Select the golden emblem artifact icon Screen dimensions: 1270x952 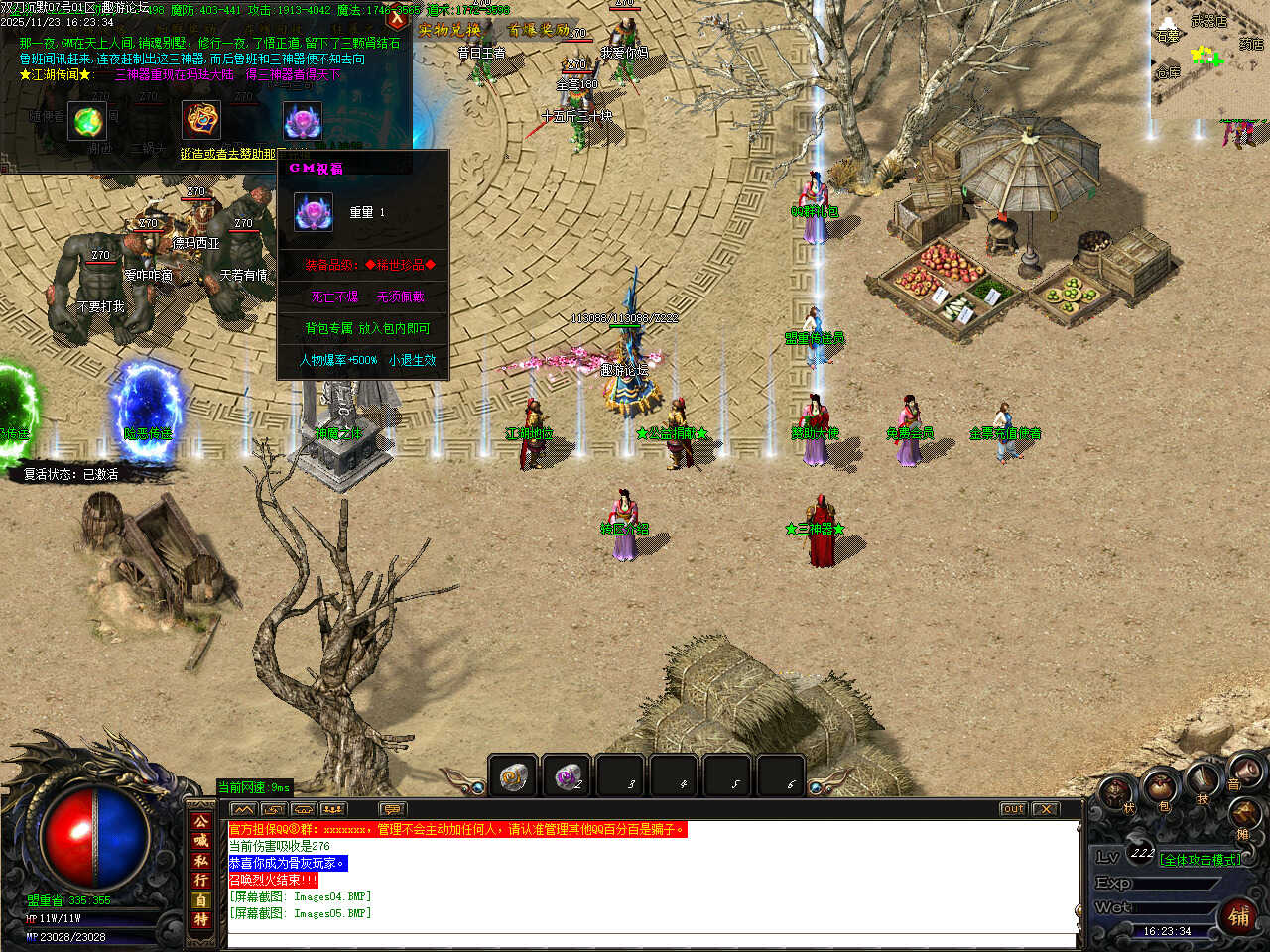(201, 120)
